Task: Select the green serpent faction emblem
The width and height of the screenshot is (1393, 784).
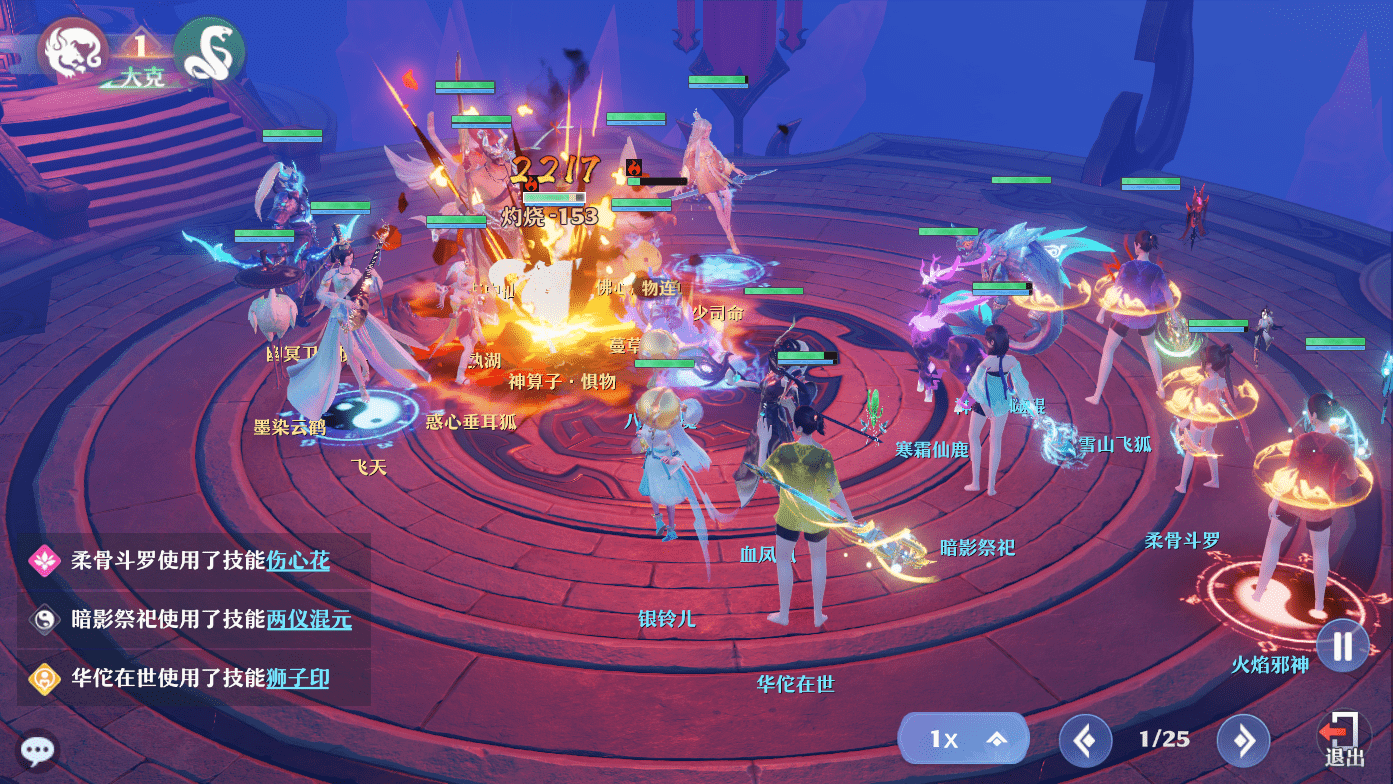Action: click(x=209, y=50)
